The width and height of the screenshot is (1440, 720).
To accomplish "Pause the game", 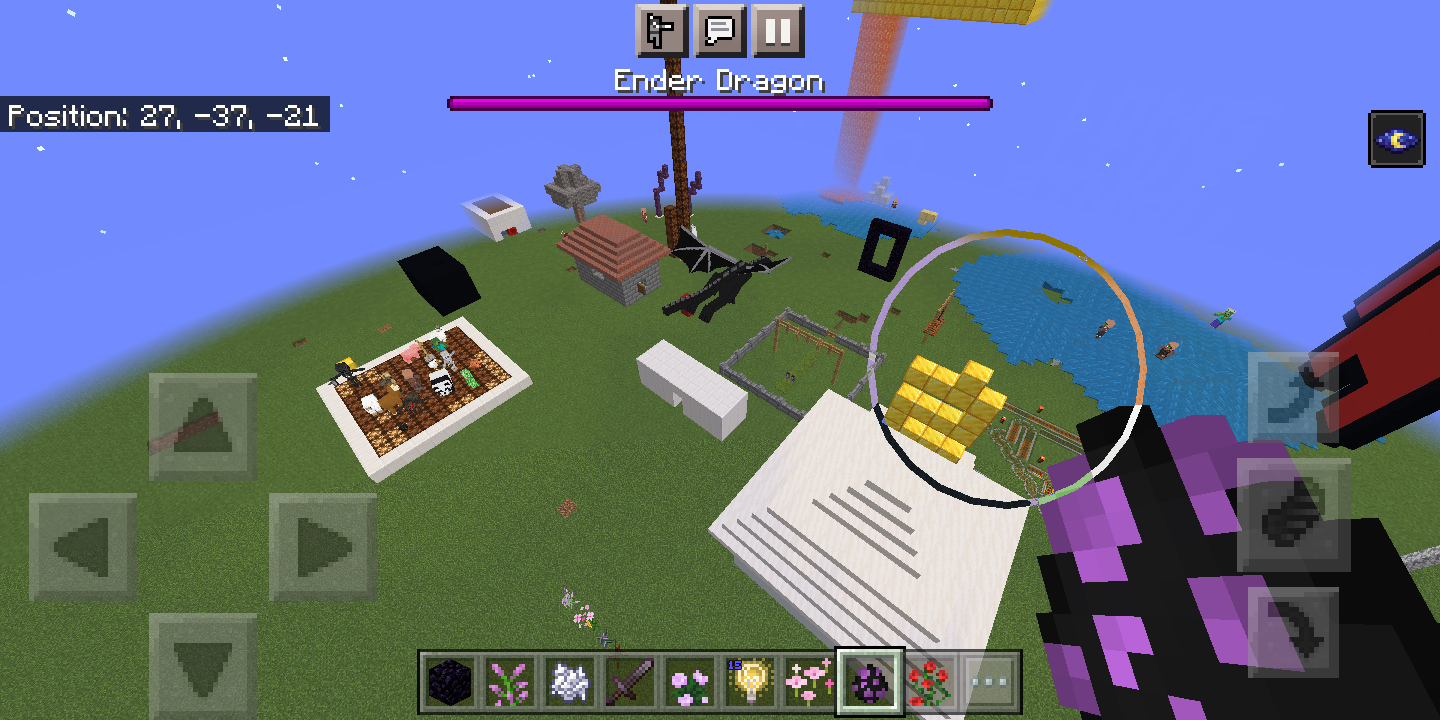I will click(780, 31).
